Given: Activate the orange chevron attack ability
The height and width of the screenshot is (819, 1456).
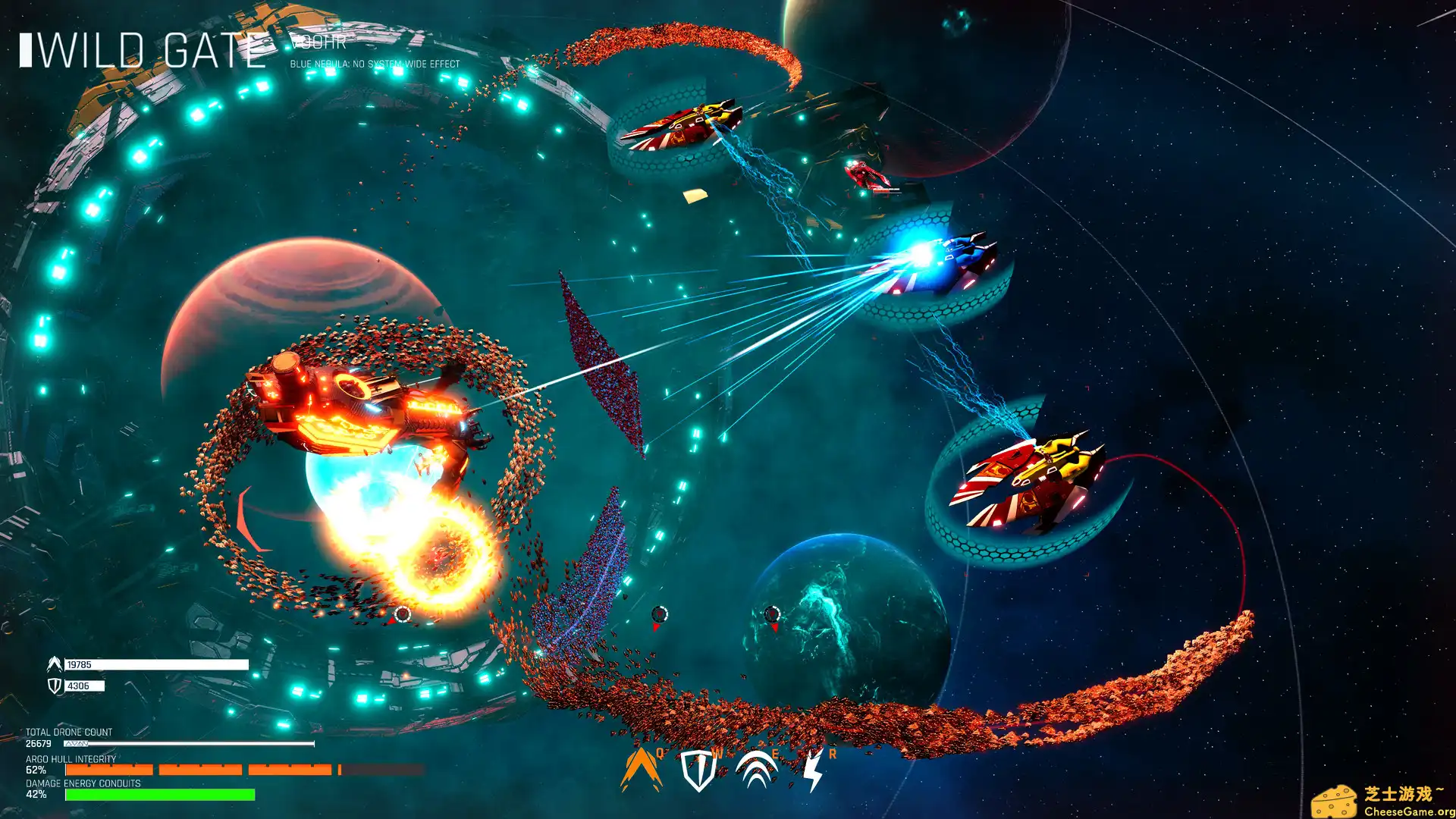Looking at the screenshot, I should click(x=641, y=770).
